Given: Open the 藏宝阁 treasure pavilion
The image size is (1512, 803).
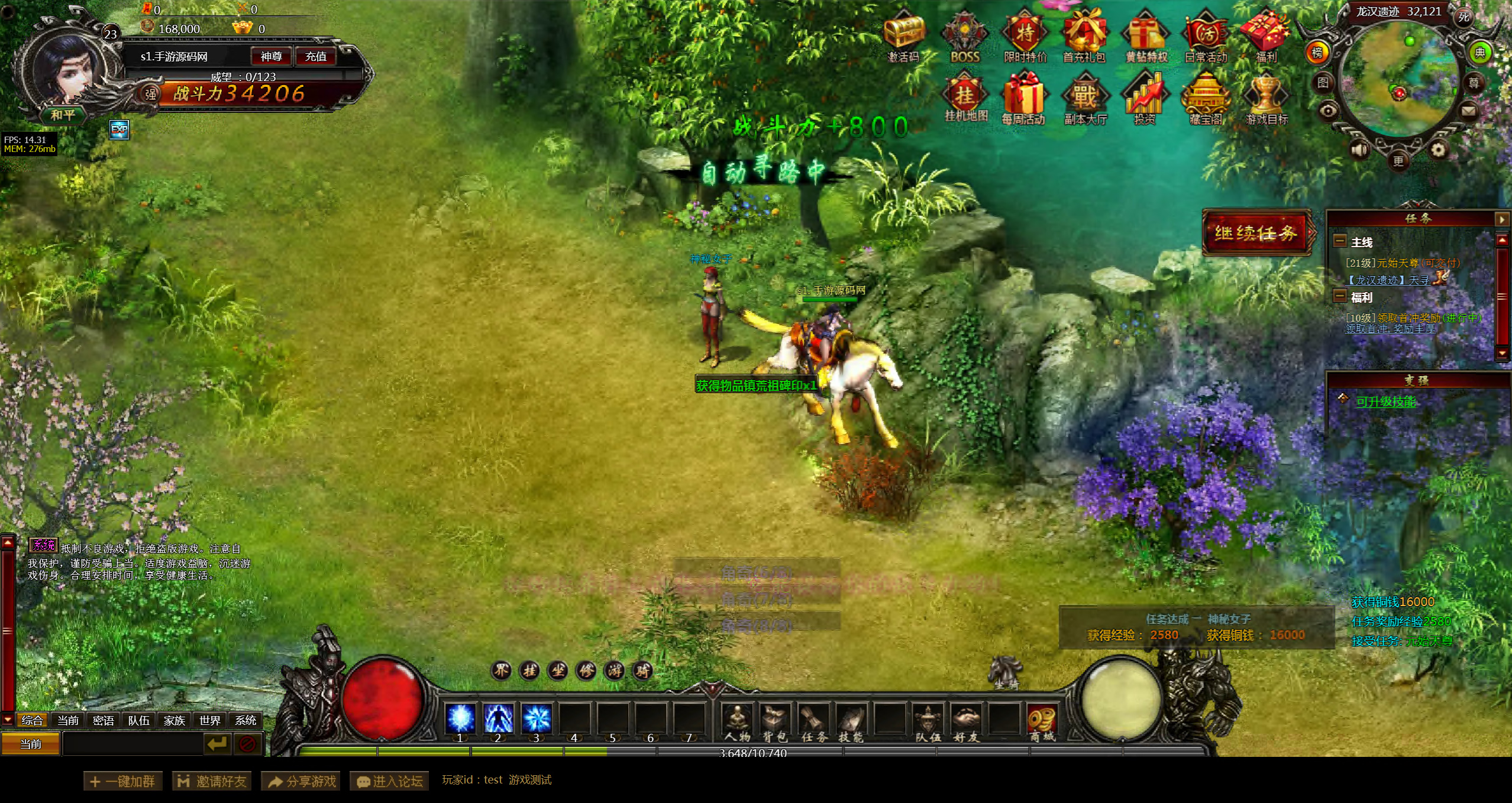Looking at the screenshot, I should [1206, 98].
